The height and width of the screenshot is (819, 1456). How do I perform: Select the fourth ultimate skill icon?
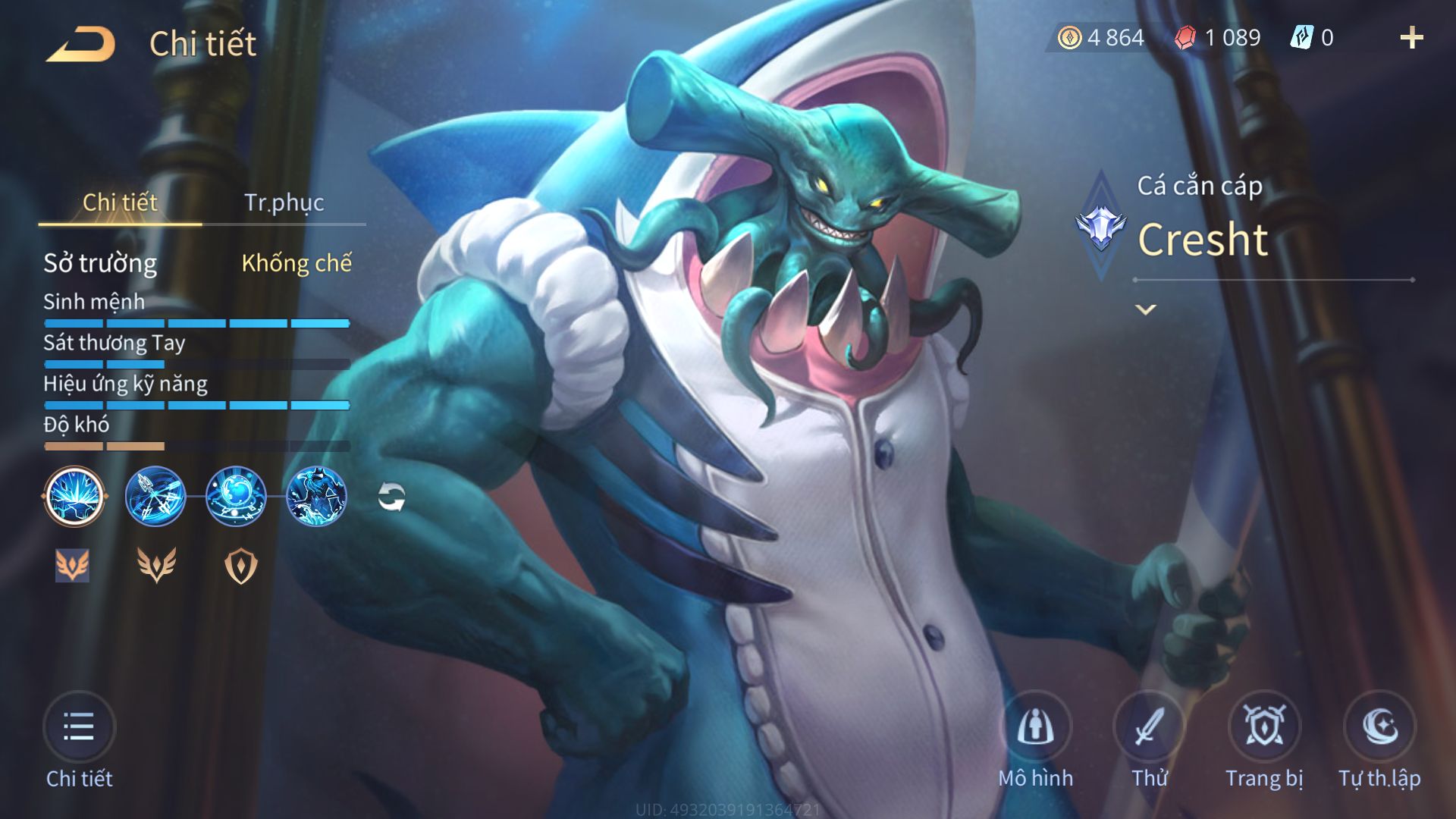(x=316, y=497)
